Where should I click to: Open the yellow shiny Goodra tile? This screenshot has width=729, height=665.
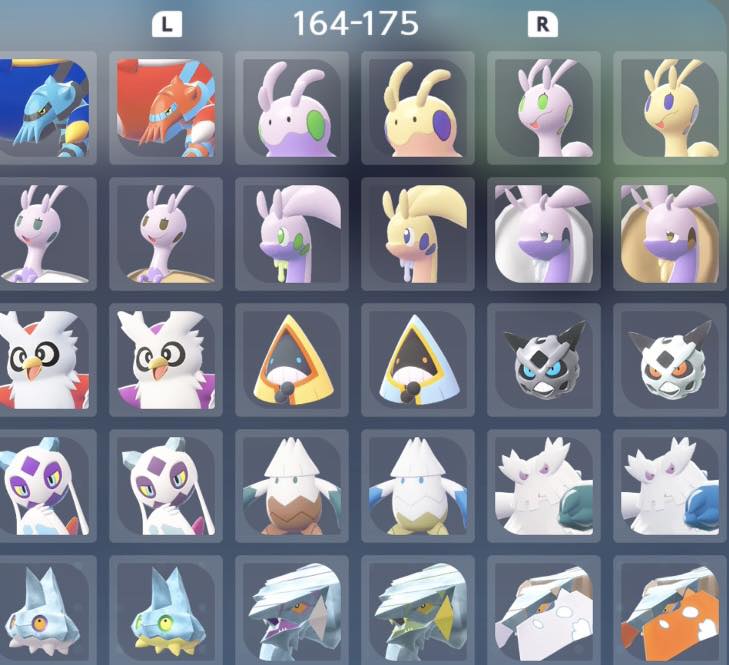(418, 234)
